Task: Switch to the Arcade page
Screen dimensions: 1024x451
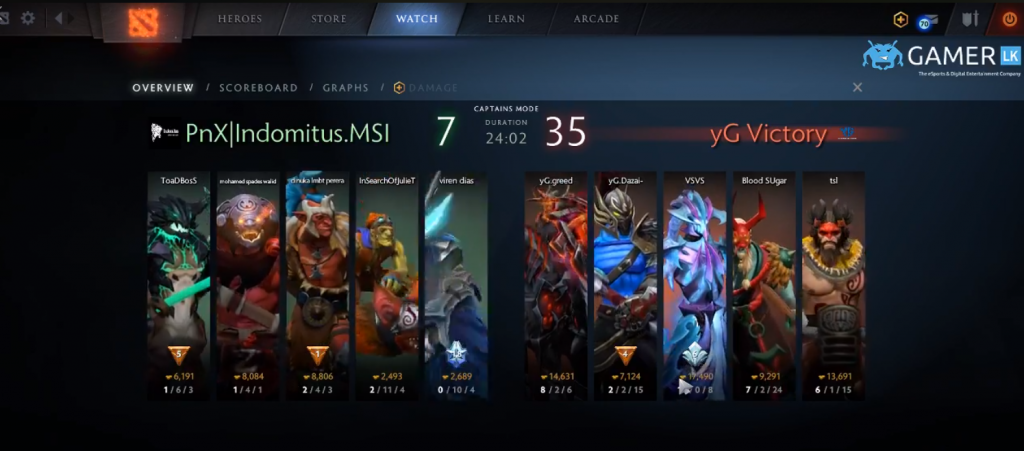Action: click(x=596, y=19)
